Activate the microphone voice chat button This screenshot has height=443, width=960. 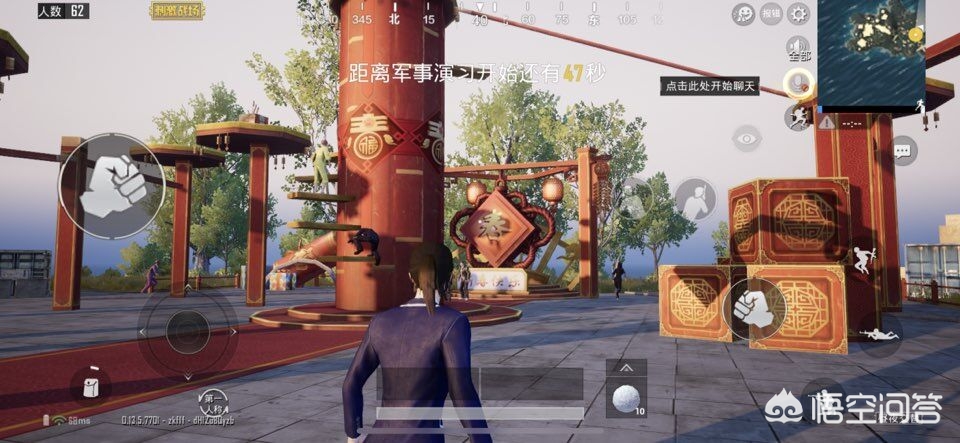pyautogui.click(x=797, y=82)
